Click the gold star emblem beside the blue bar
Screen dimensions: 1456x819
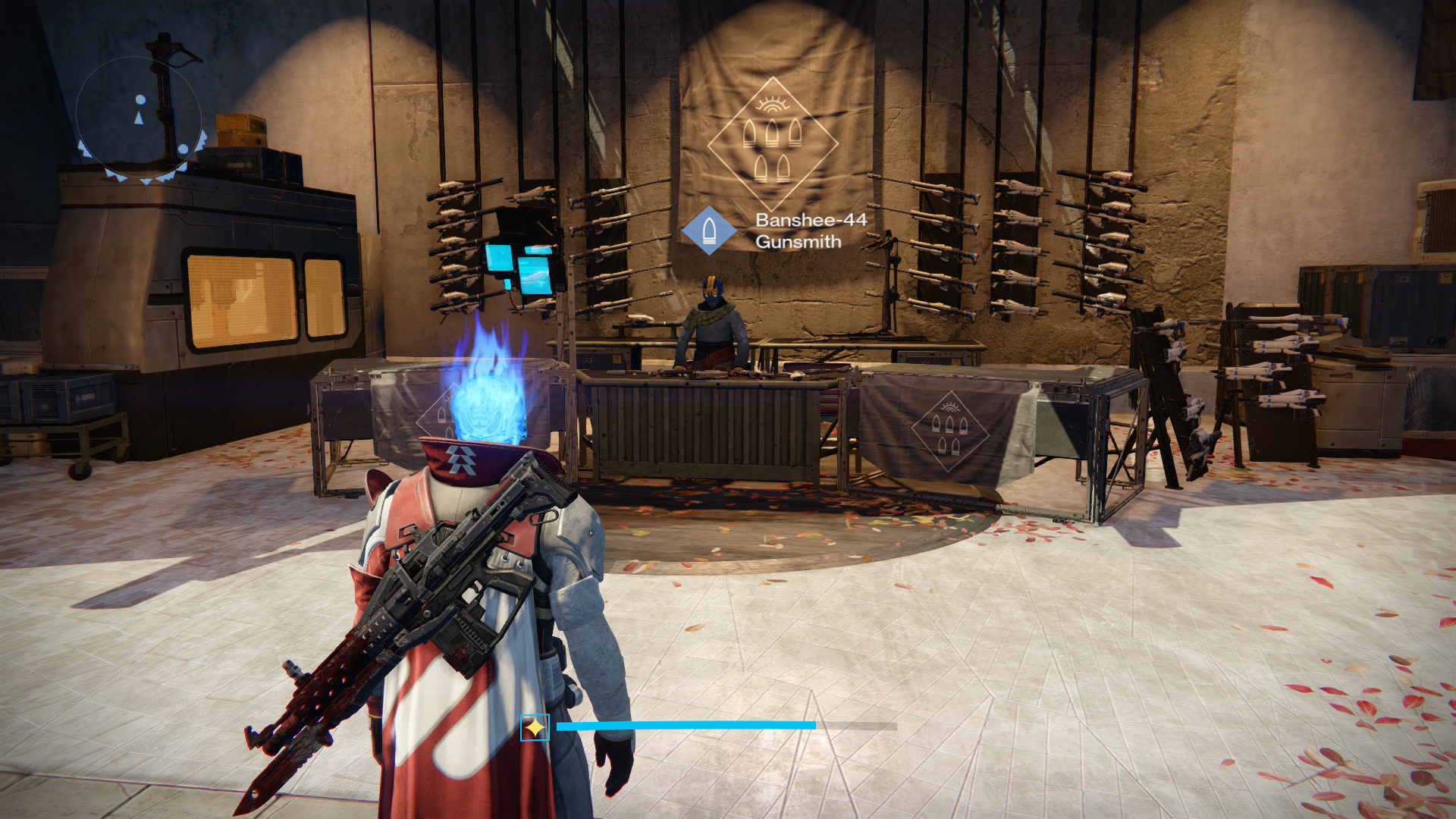(535, 728)
